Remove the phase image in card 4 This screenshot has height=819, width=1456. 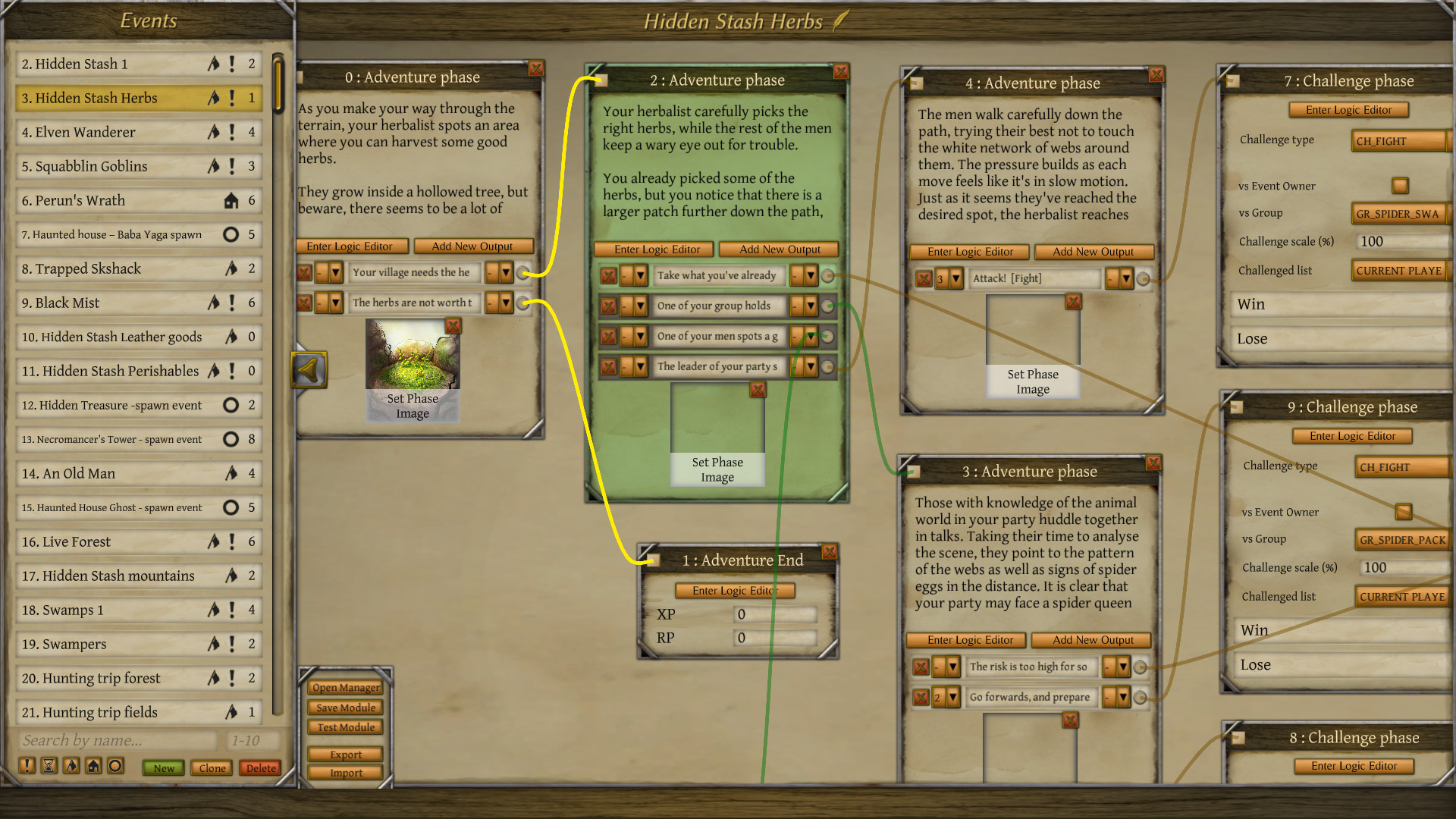click(x=1073, y=301)
